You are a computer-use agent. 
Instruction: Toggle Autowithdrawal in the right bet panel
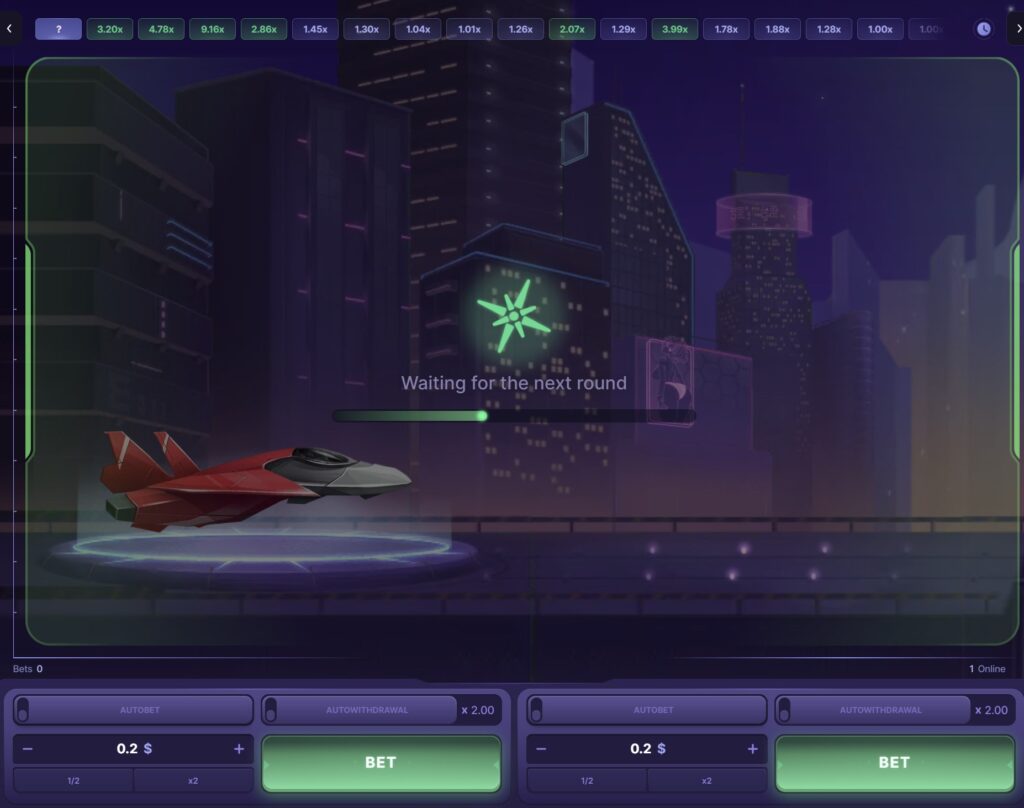[786, 710]
